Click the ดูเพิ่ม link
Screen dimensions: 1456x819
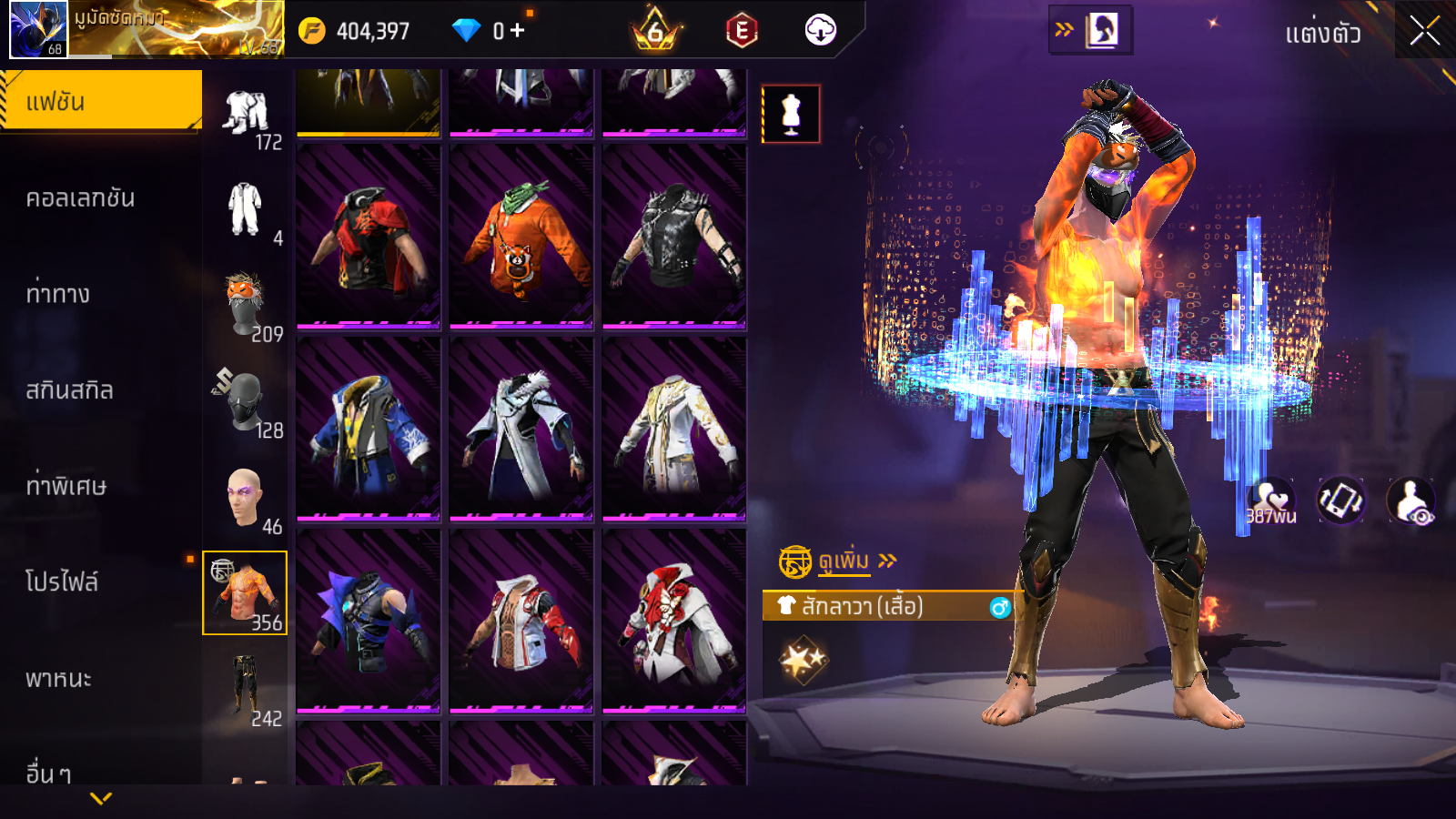point(844,561)
